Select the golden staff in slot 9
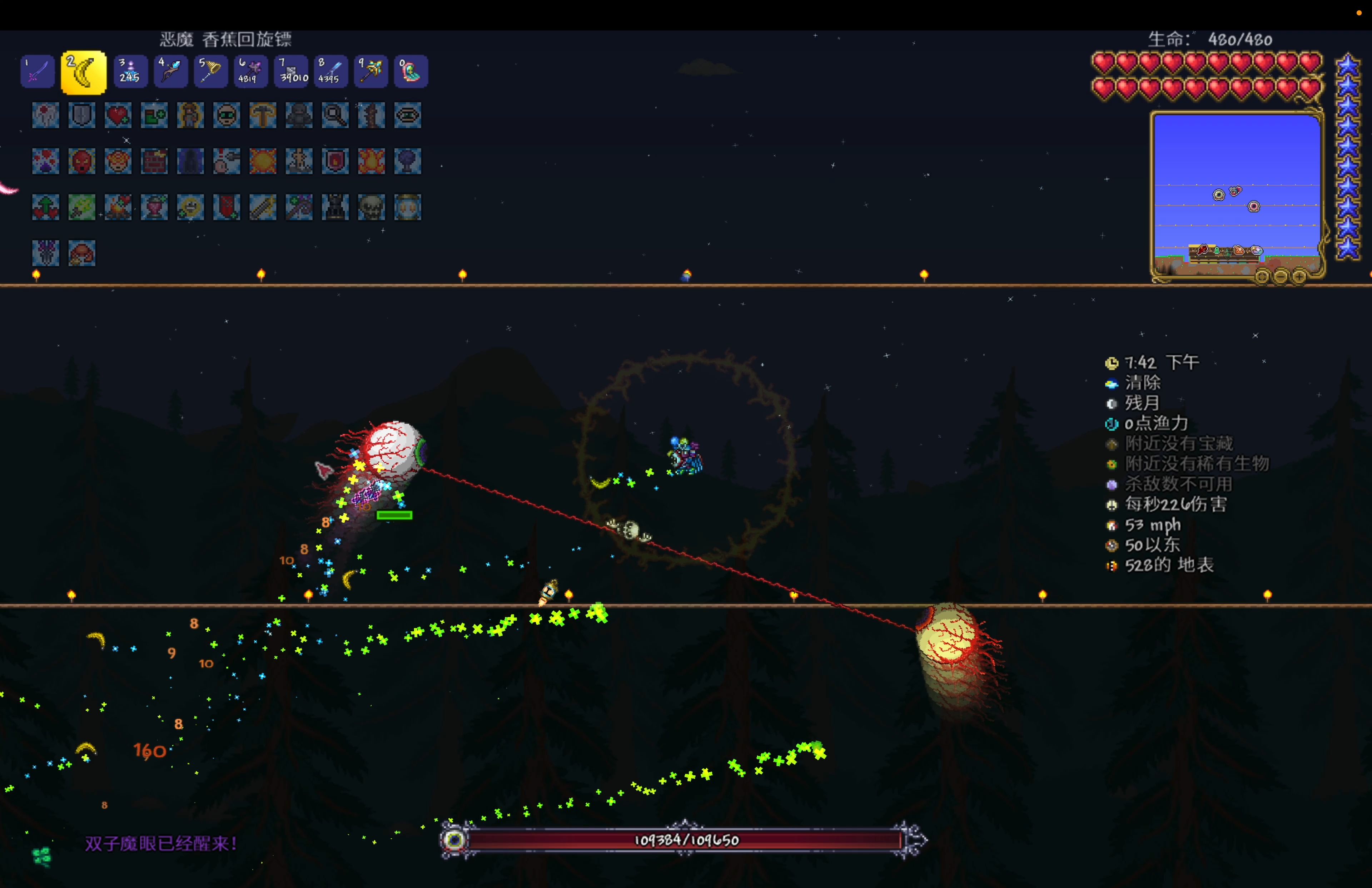 tap(371, 71)
